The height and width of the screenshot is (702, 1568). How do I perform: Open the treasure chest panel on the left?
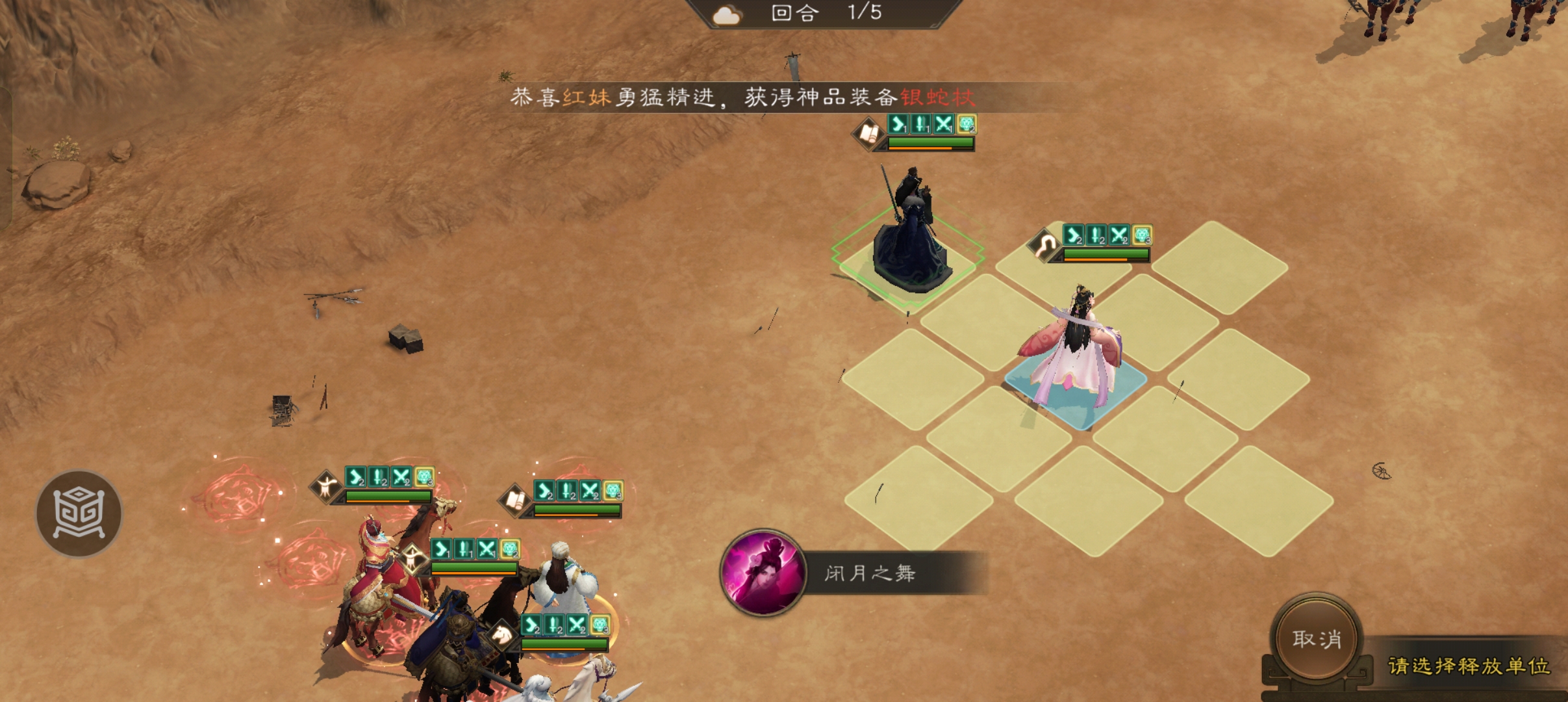point(78,513)
